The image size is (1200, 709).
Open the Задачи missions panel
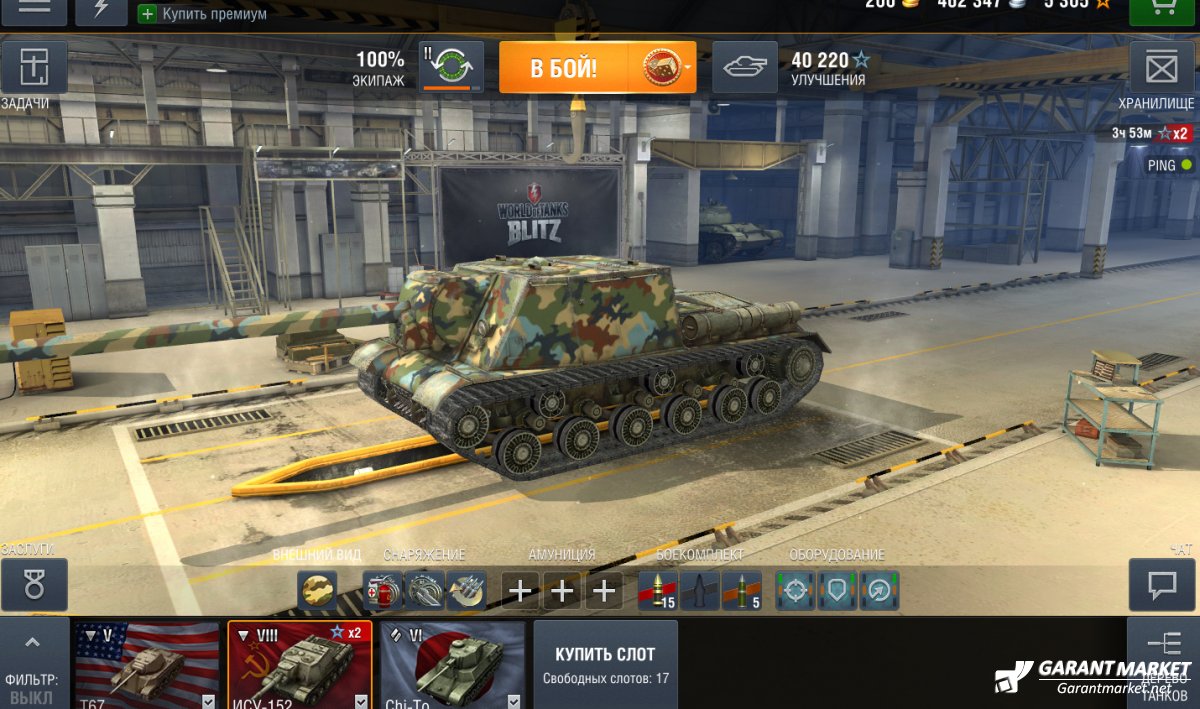coord(34,68)
